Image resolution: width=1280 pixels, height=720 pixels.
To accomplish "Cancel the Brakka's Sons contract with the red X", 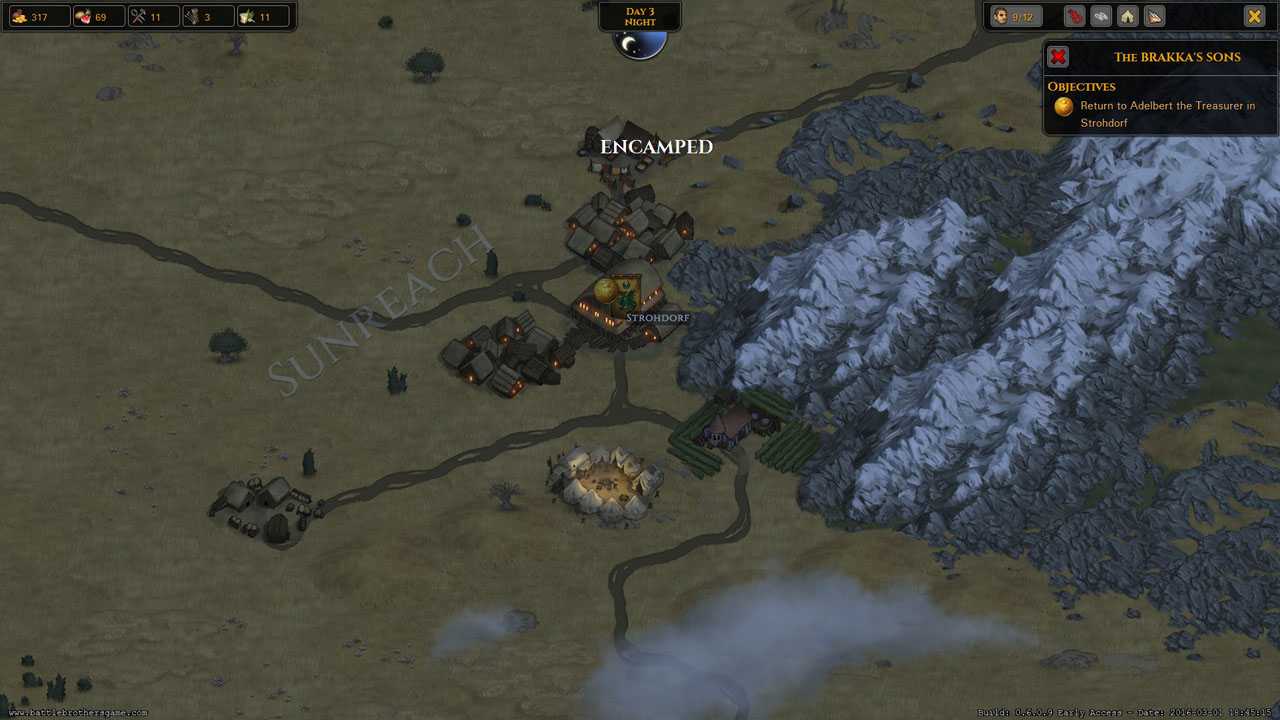I will click(x=1058, y=57).
